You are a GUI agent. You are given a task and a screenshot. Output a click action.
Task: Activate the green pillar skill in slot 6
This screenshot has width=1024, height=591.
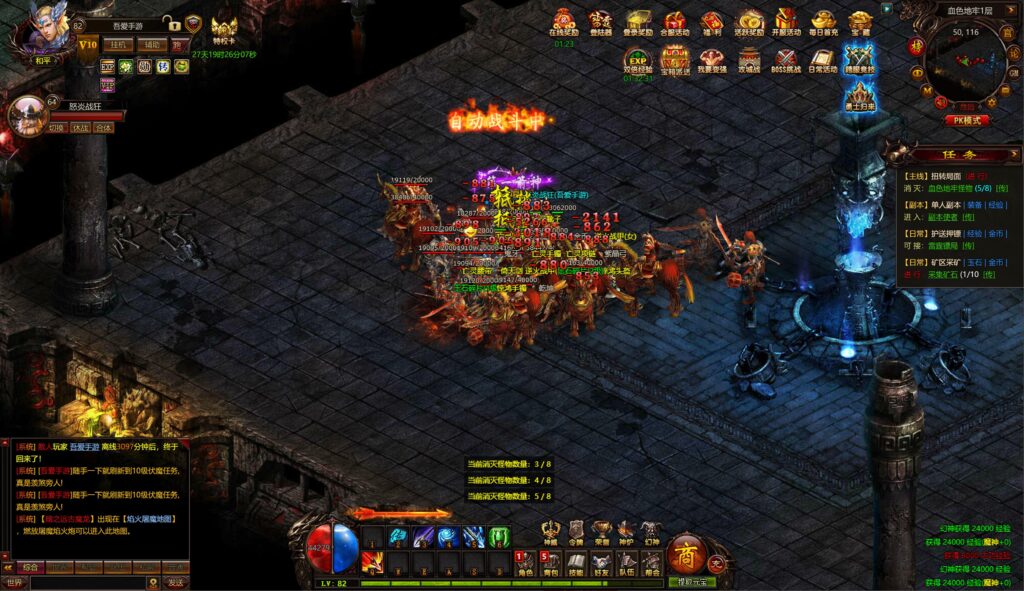pyautogui.click(x=498, y=537)
